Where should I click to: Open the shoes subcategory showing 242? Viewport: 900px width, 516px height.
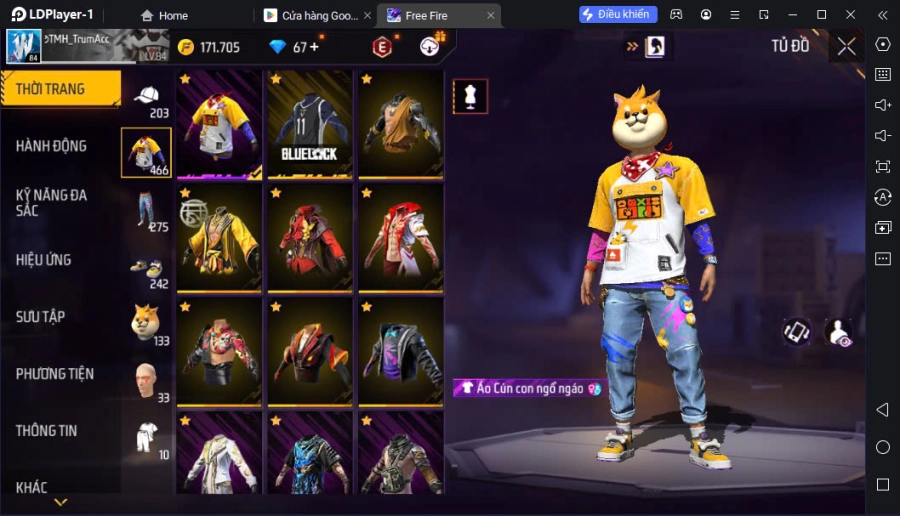pyautogui.click(x=147, y=268)
